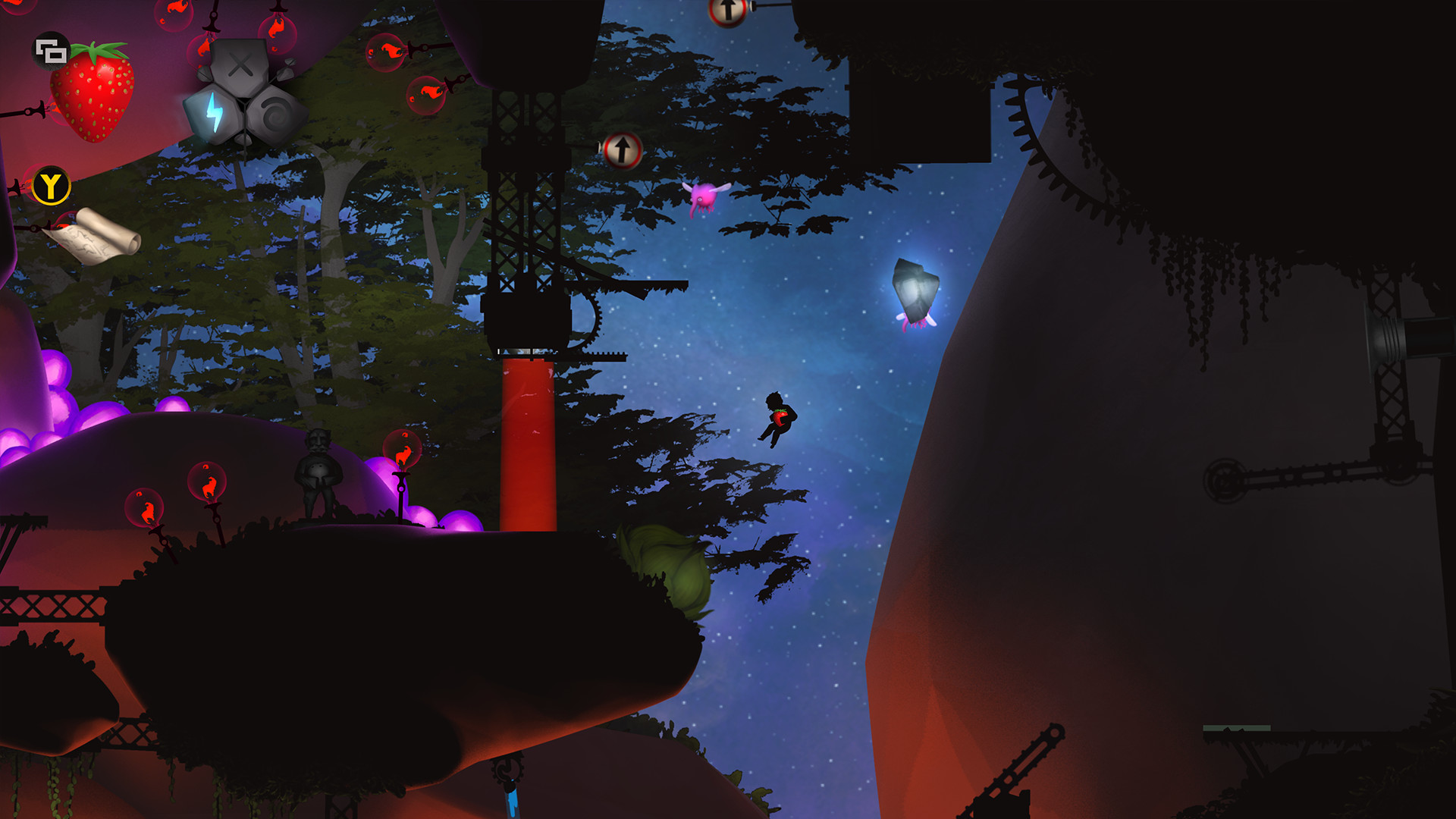Select the X-marked rune stone
Image resolution: width=1456 pixels, height=819 pixels.
pos(239,64)
